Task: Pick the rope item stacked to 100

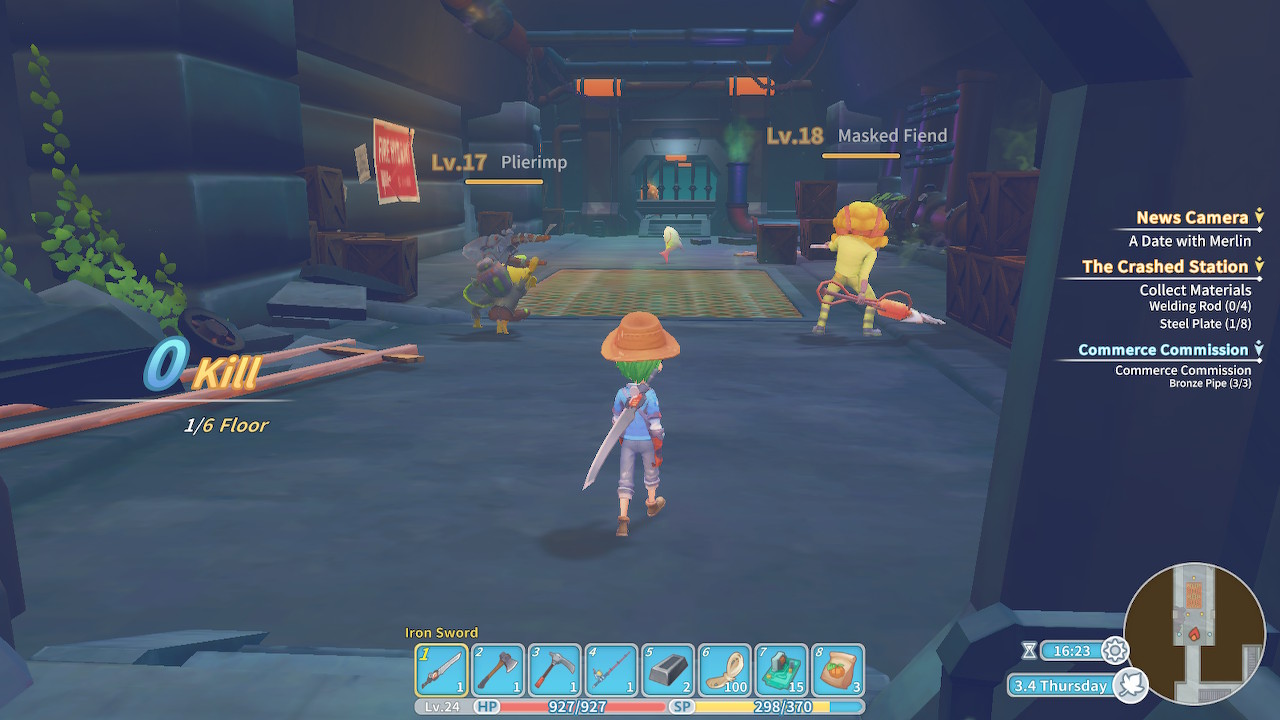Action: tap(724, 670)
